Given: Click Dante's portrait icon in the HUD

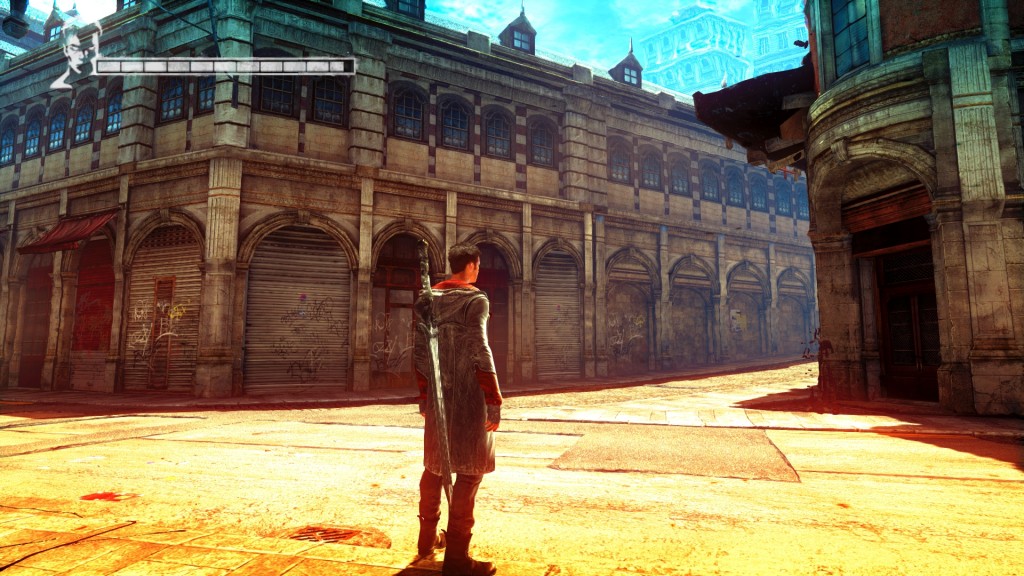Looking at the screenshot, I should click(x=74, y=54).
